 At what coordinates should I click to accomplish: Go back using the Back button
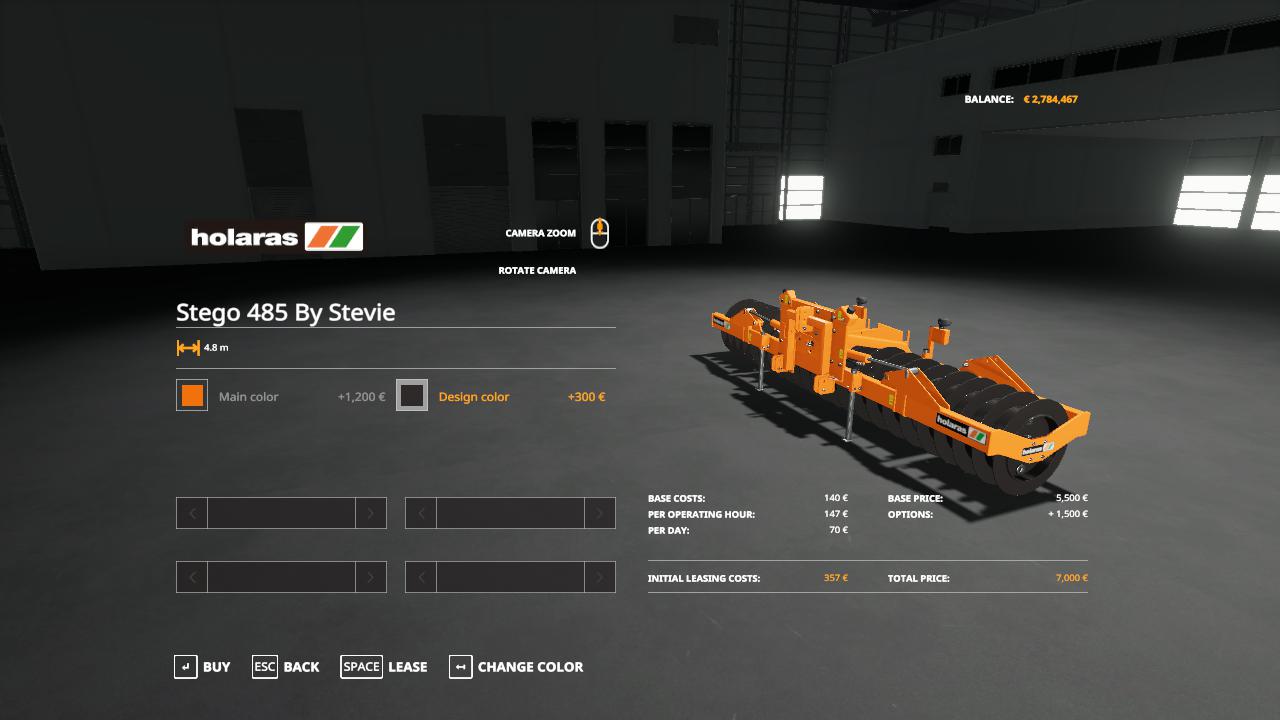click(x=286, y=667)
